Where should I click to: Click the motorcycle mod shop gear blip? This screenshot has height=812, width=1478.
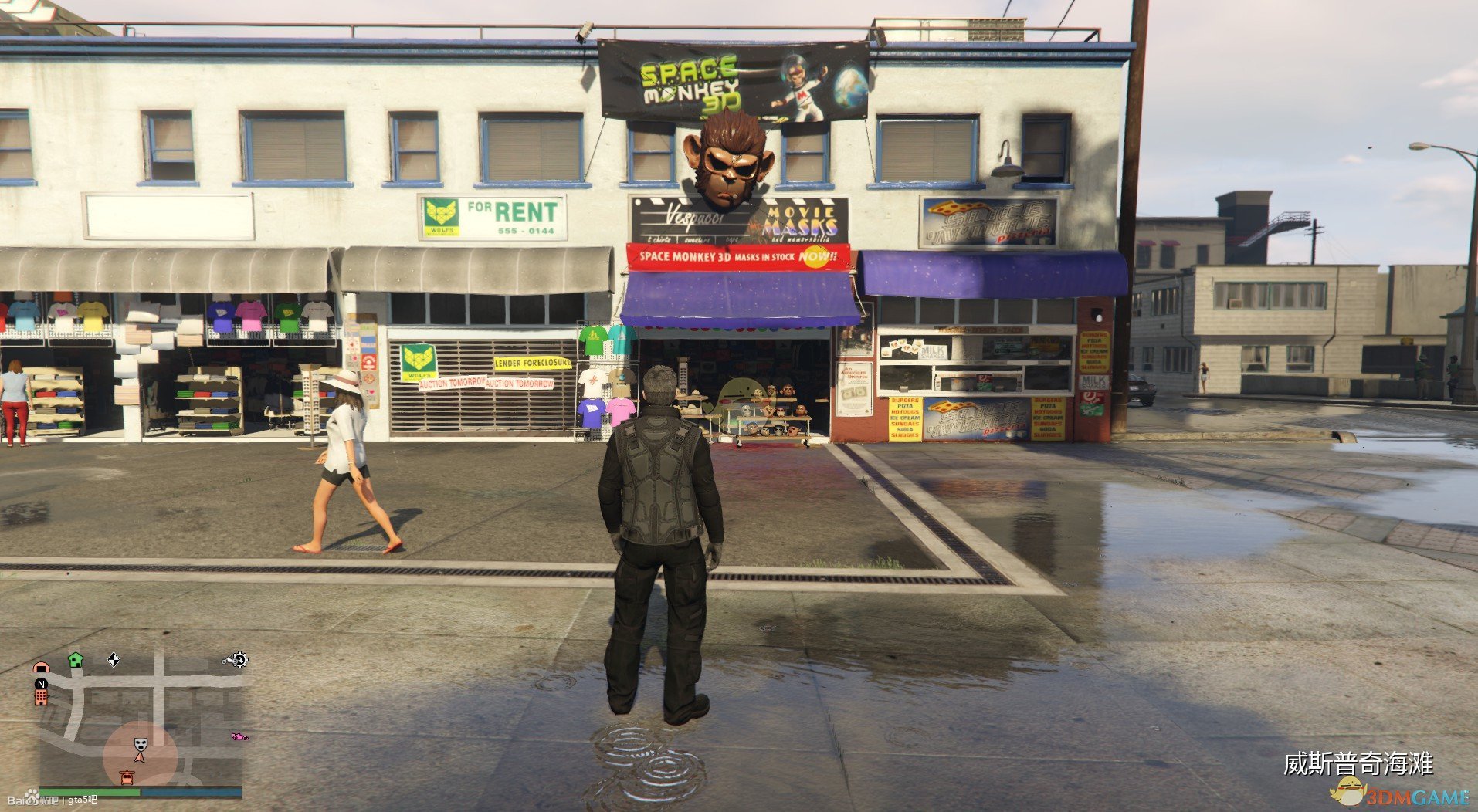235,659
